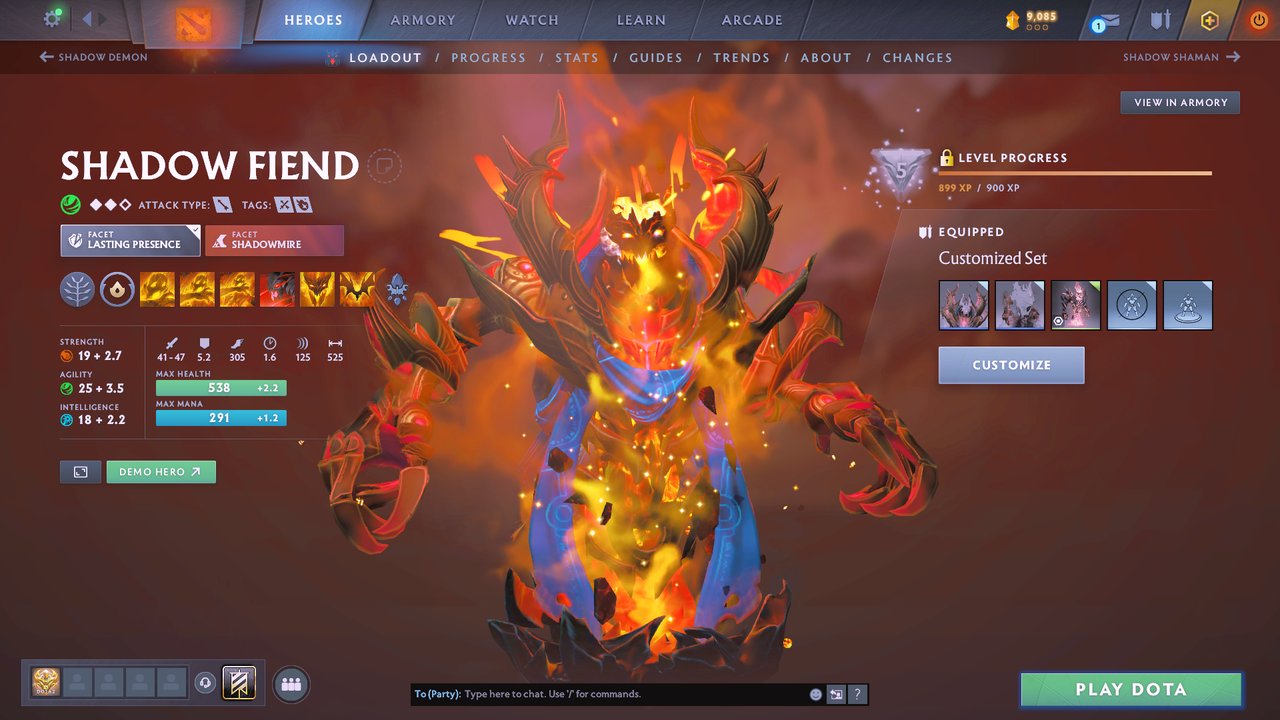
Task: Click the party chat input field
Action: pyautogui.click(x=620, y=693)
